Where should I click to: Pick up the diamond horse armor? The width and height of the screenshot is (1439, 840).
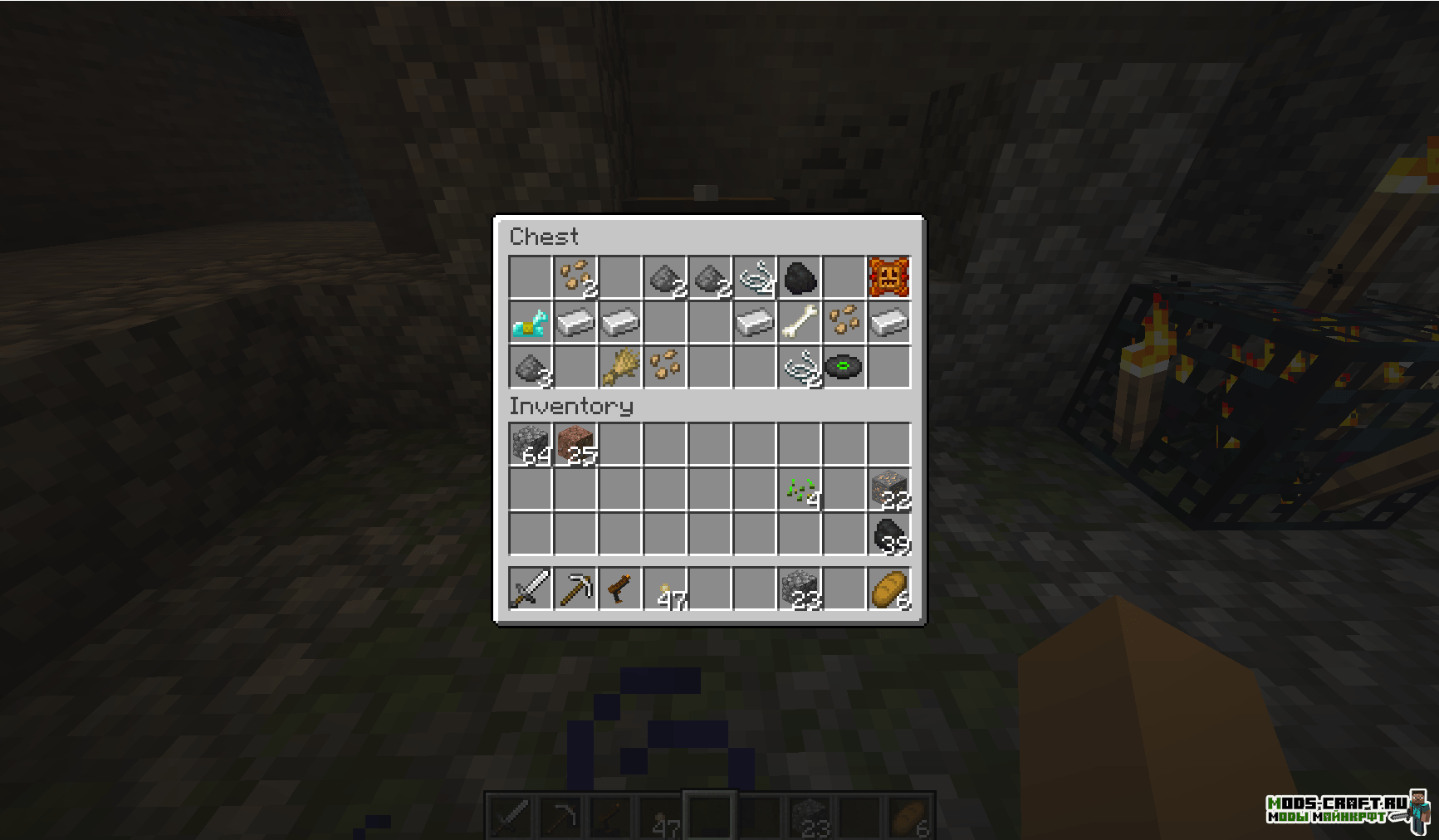531,323
